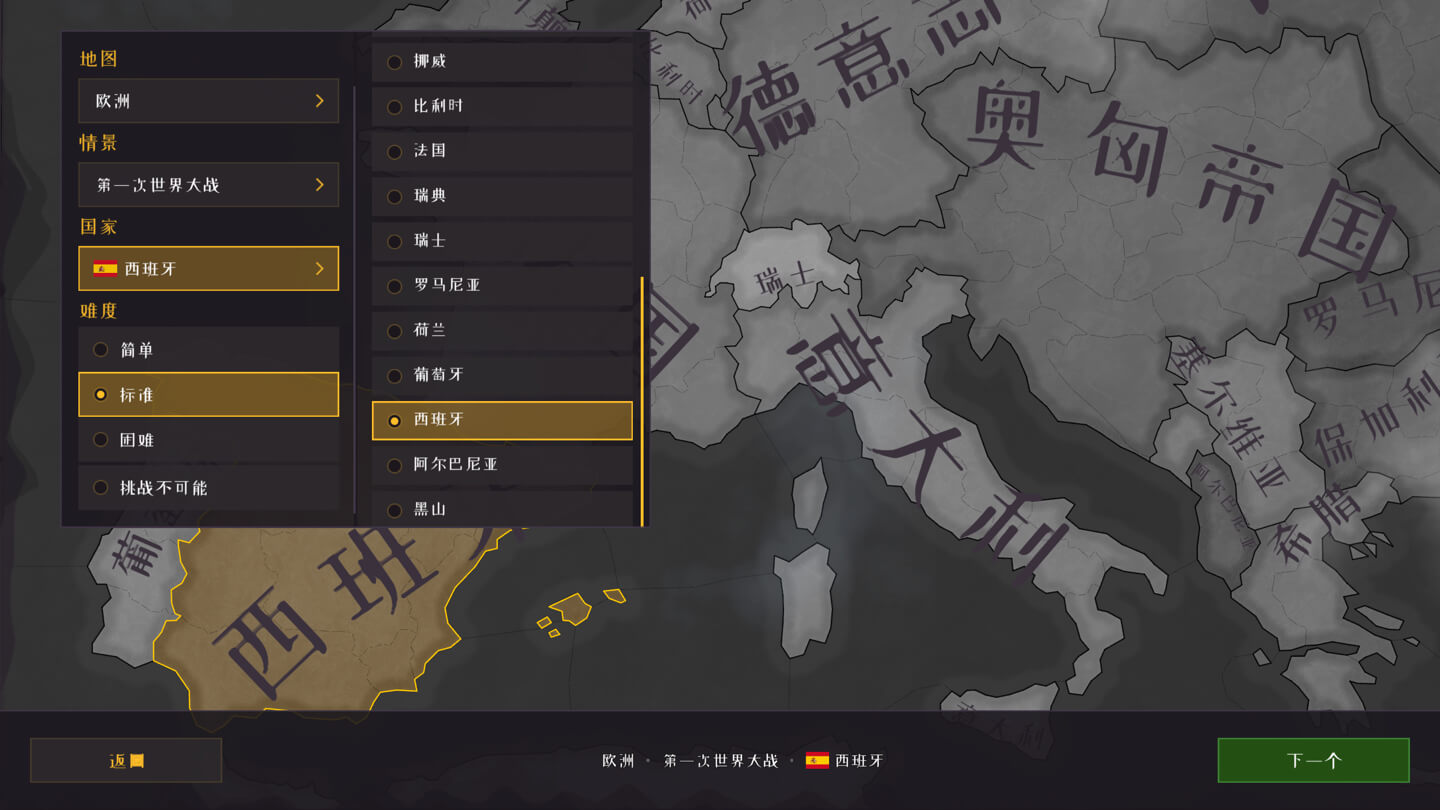Screen dimensions: 1440x810
Task: Click the 返回 back button
Action: click(x=126, y=760)
